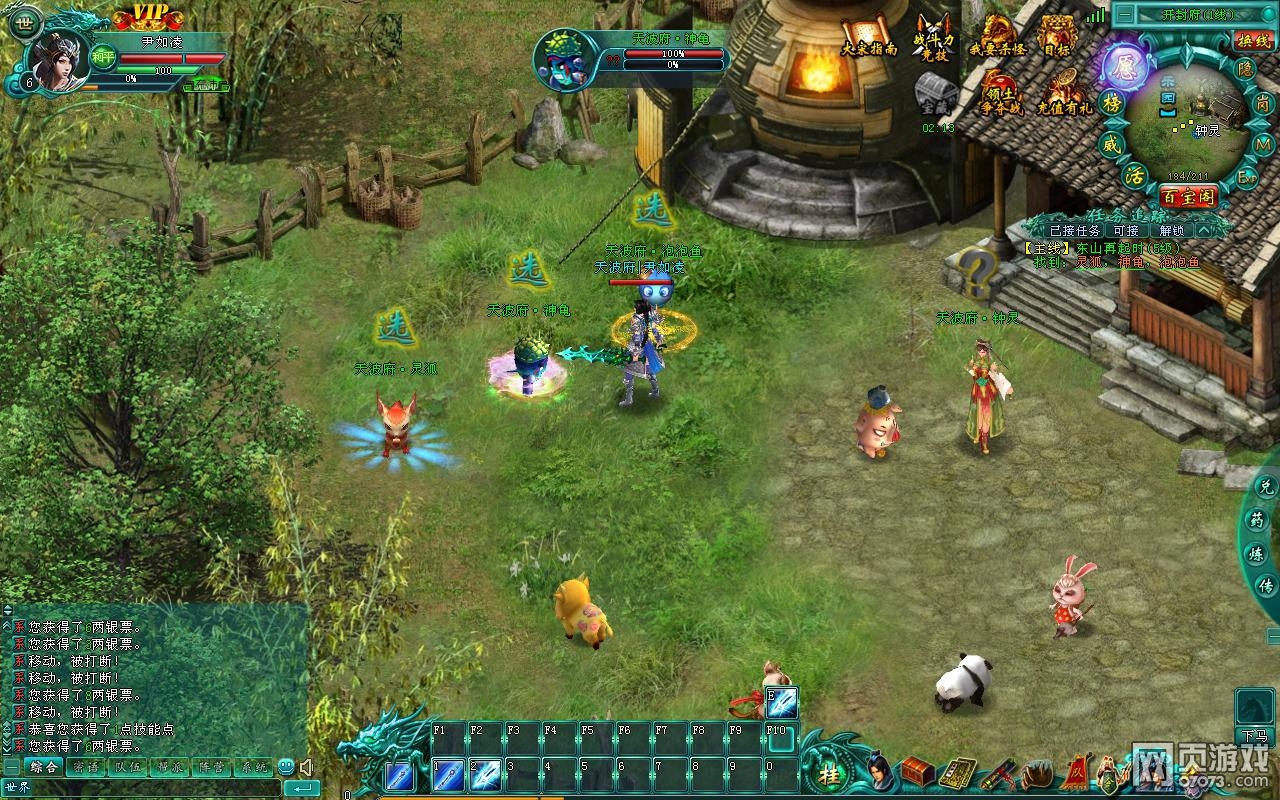Select the 密语 whisper chat tab
The height and width of the screenshot is (800, 1280).
[86, 768]
